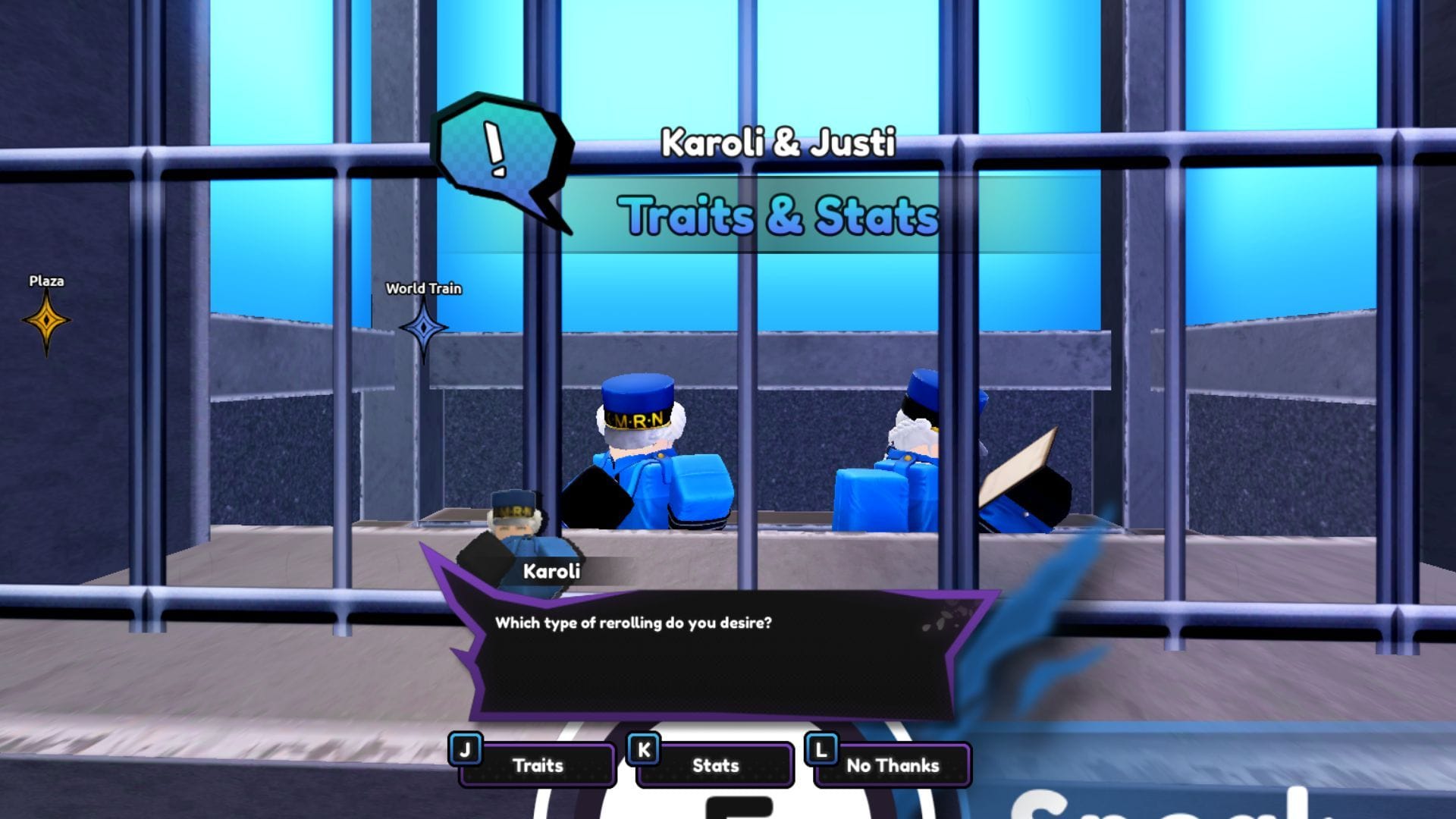Select the World Train waypoint marker
The height and width of the screenshot is (819, 1456).
423,328
